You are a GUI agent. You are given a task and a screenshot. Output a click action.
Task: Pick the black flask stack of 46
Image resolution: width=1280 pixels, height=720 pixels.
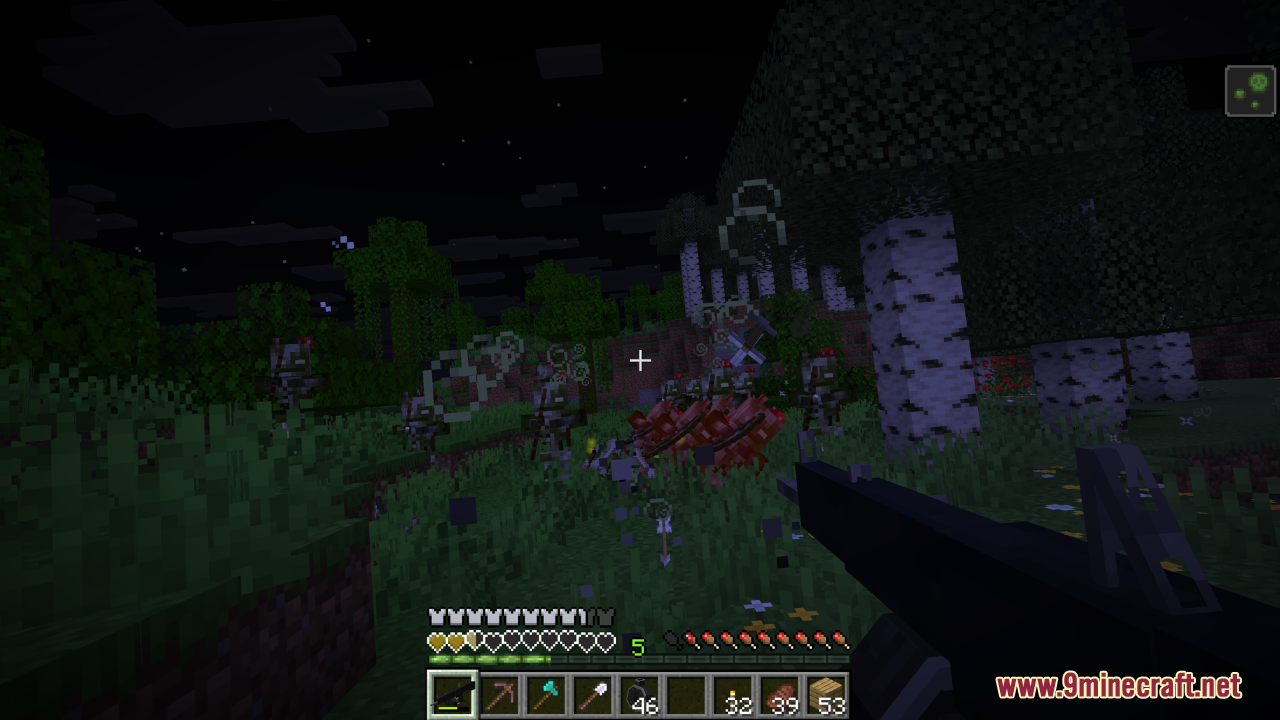coord(639,695)
